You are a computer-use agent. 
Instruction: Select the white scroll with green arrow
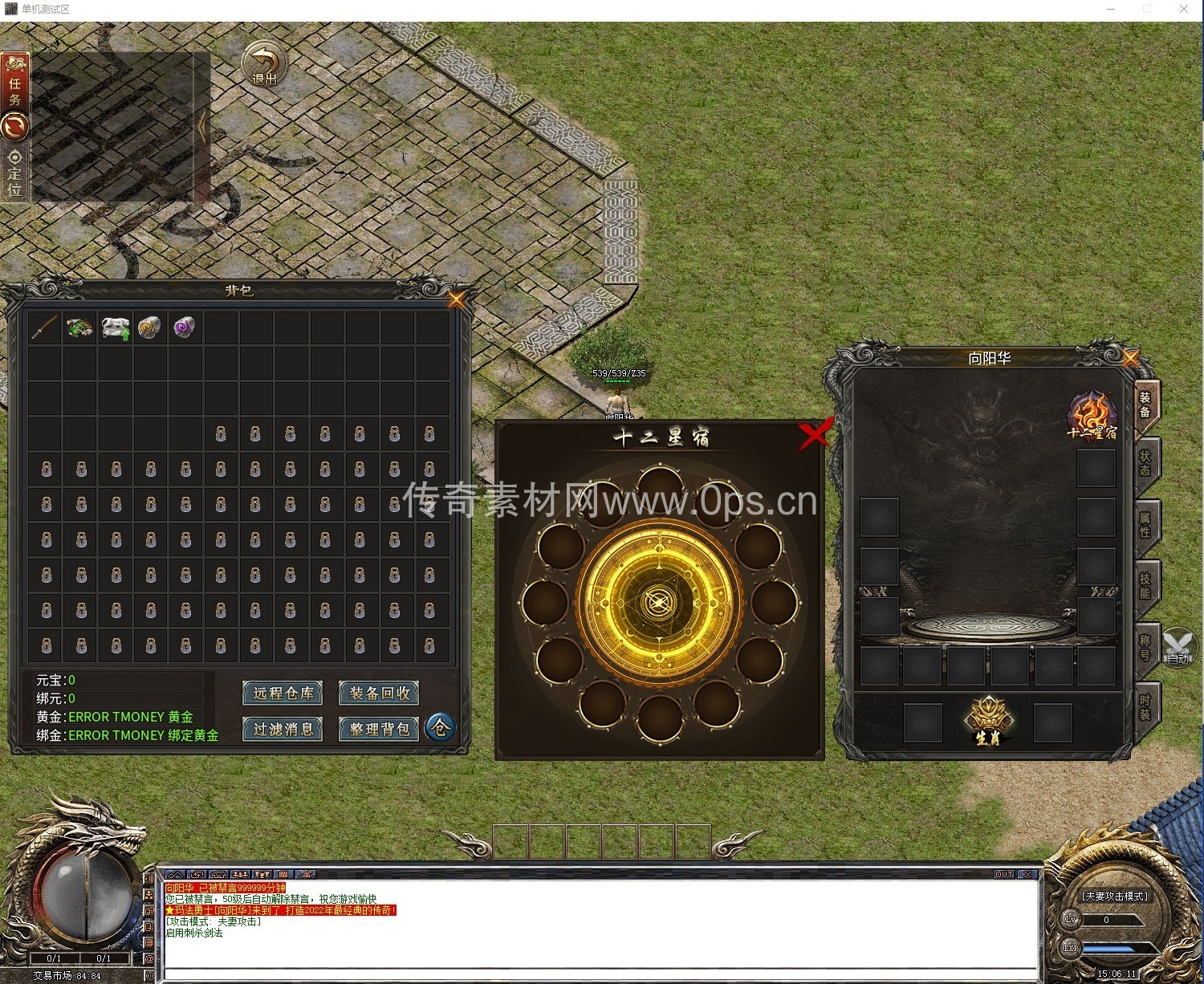tap(116, 327)
